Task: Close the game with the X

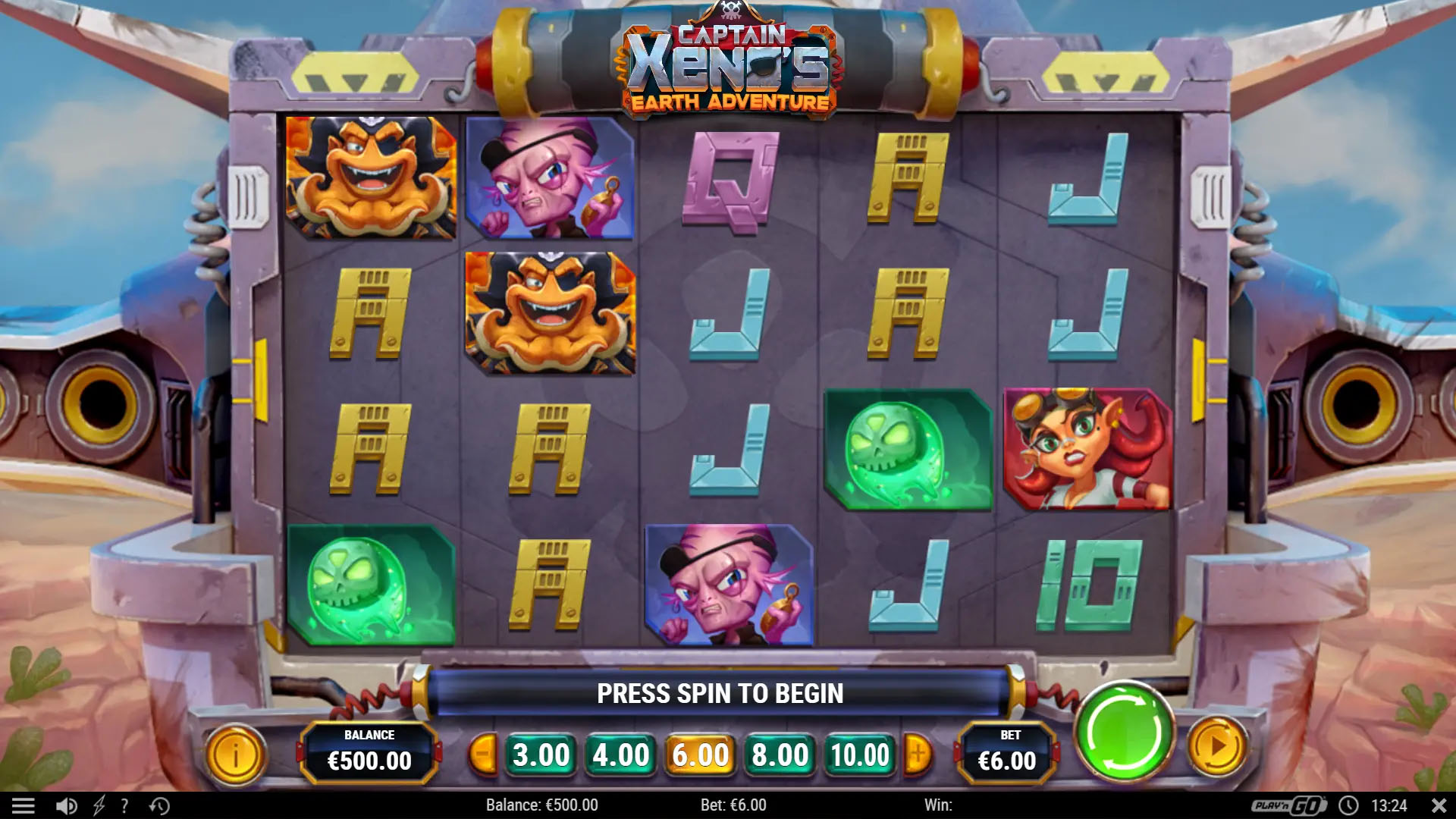Action: pyautogui.click(x=1439, y=805)
